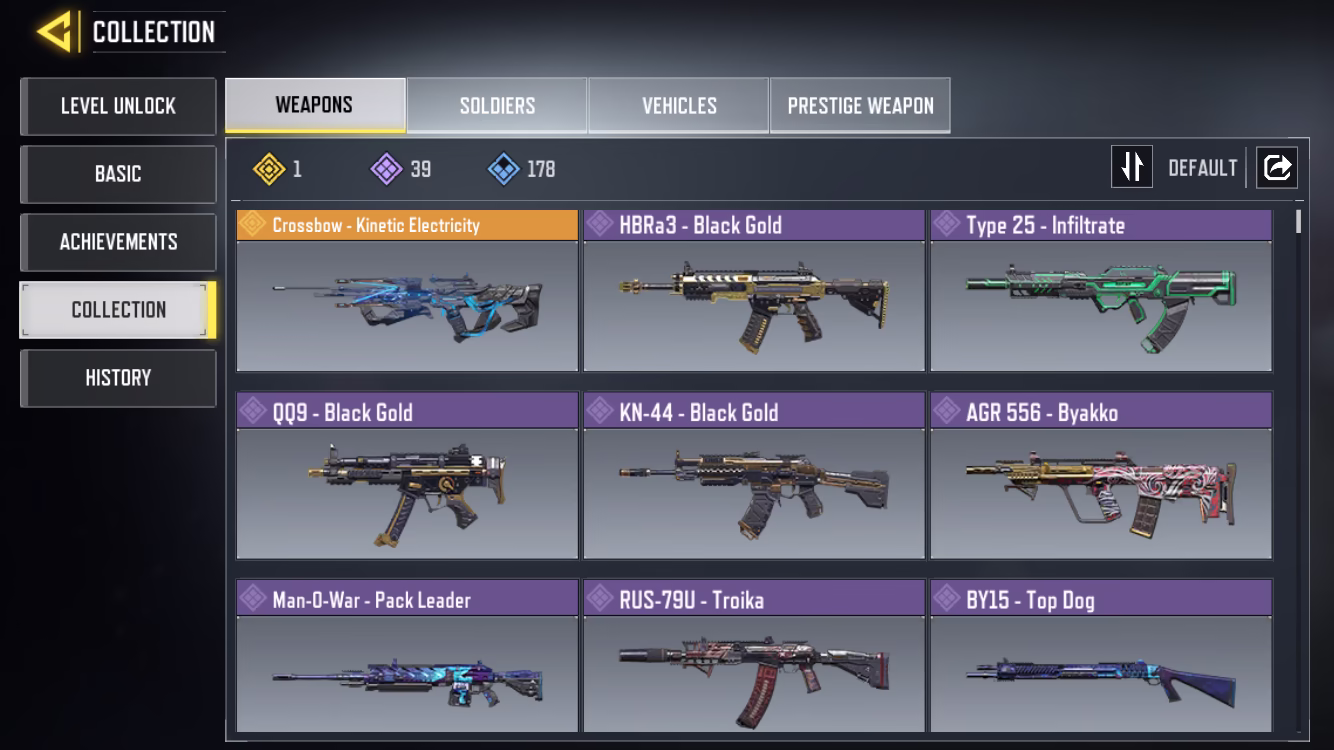Switch to the Weapons tab

pyautogui.click(x=315, y=105)
